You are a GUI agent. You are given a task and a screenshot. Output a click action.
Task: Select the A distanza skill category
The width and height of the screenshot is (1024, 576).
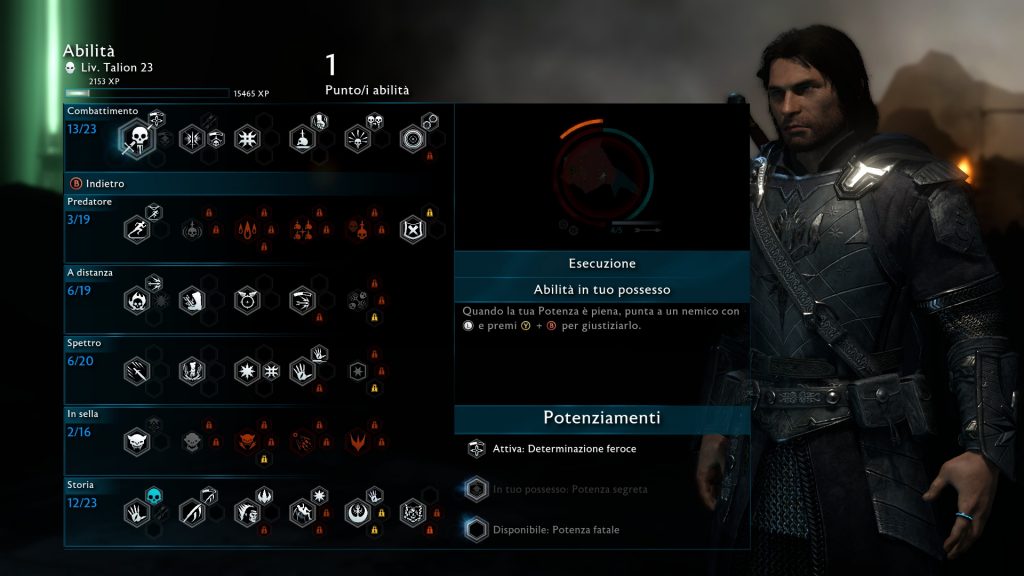86,270
